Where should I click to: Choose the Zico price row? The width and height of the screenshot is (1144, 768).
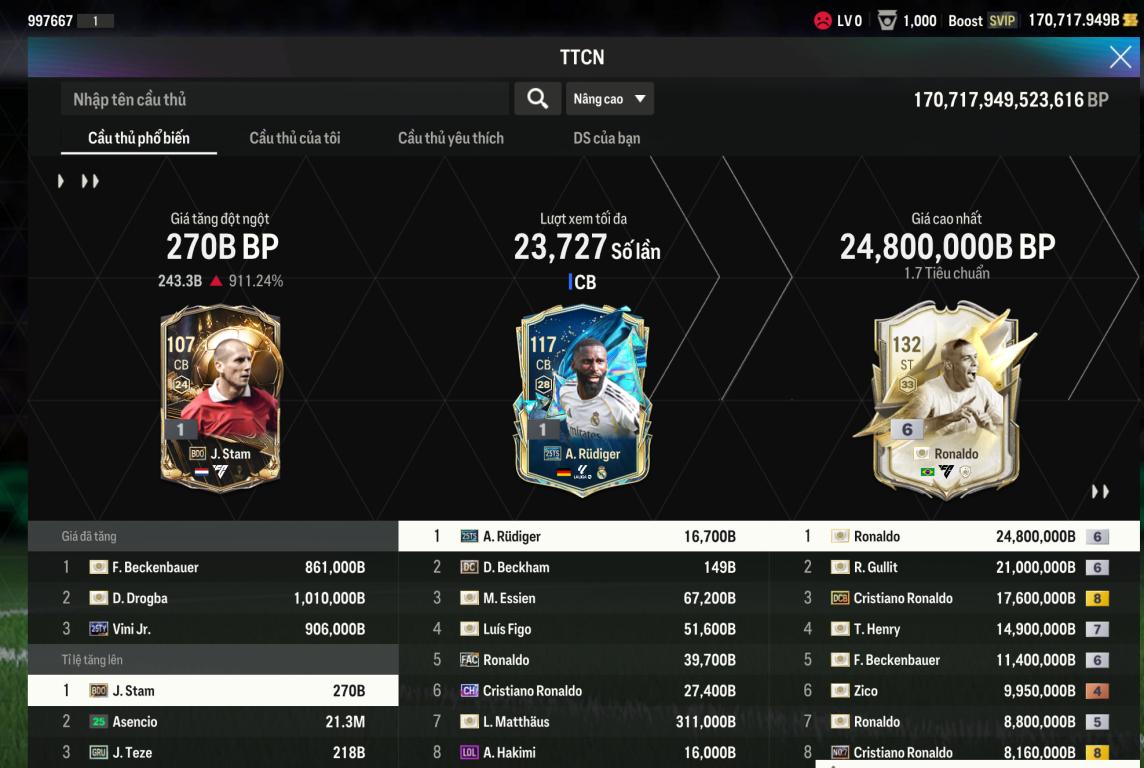tap(954, 691)
